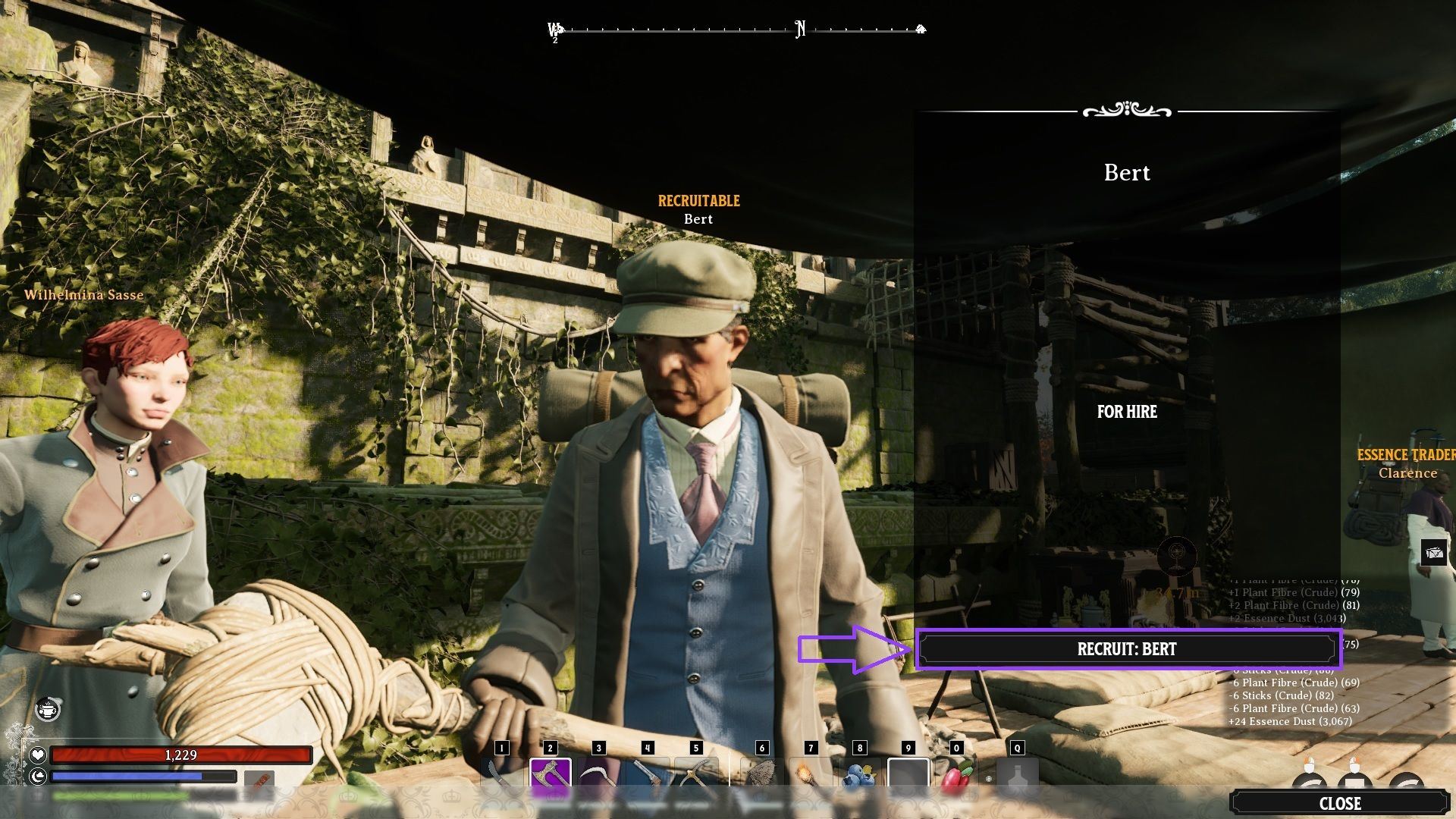The image size is (1456, 819).
Task: Click the potion bottle quick slot
Action: coord(1017,775)
